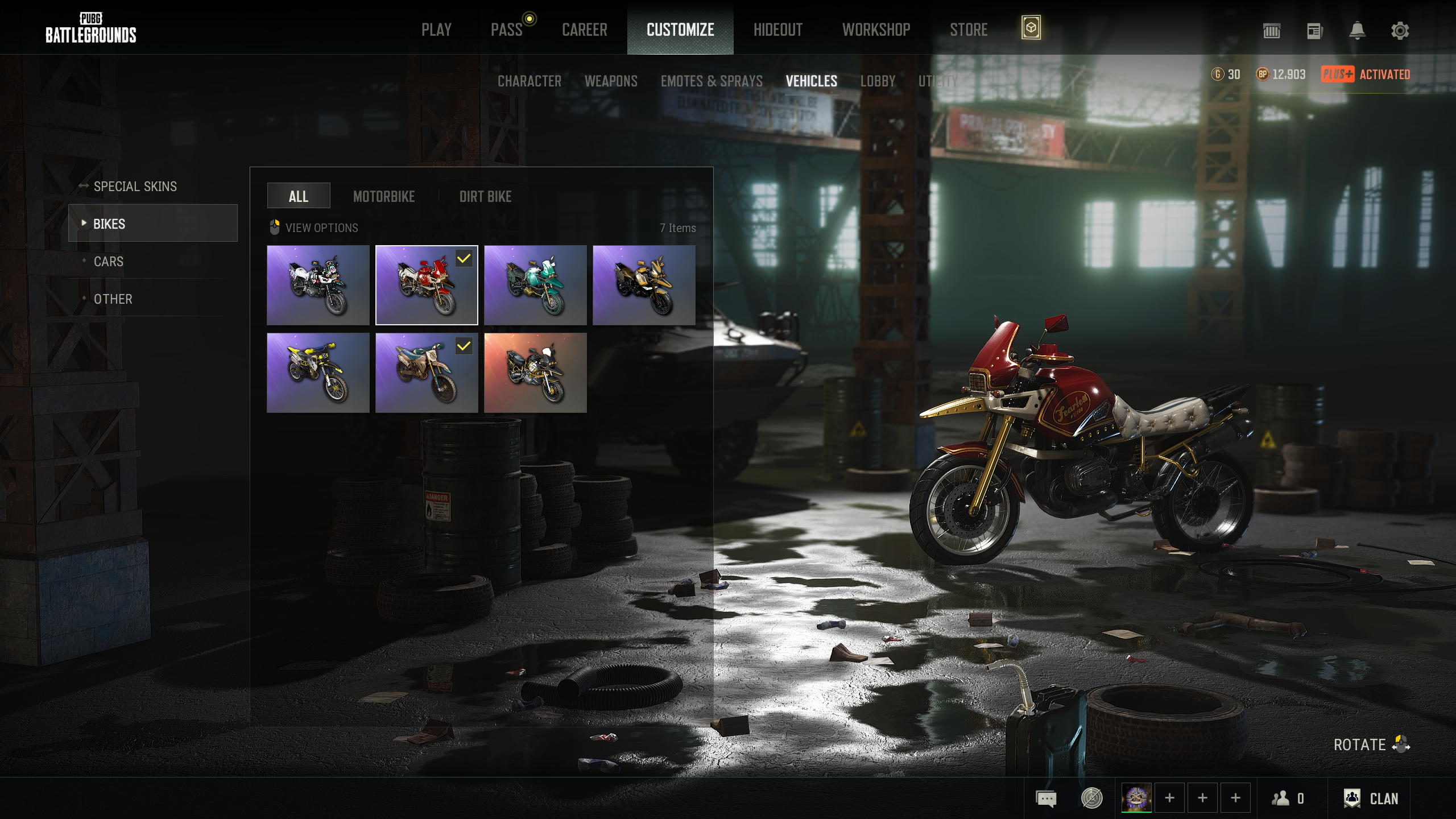Select the Other vehicles category
This screenshot has width=1456, height=819.
[x=113, y=299]
